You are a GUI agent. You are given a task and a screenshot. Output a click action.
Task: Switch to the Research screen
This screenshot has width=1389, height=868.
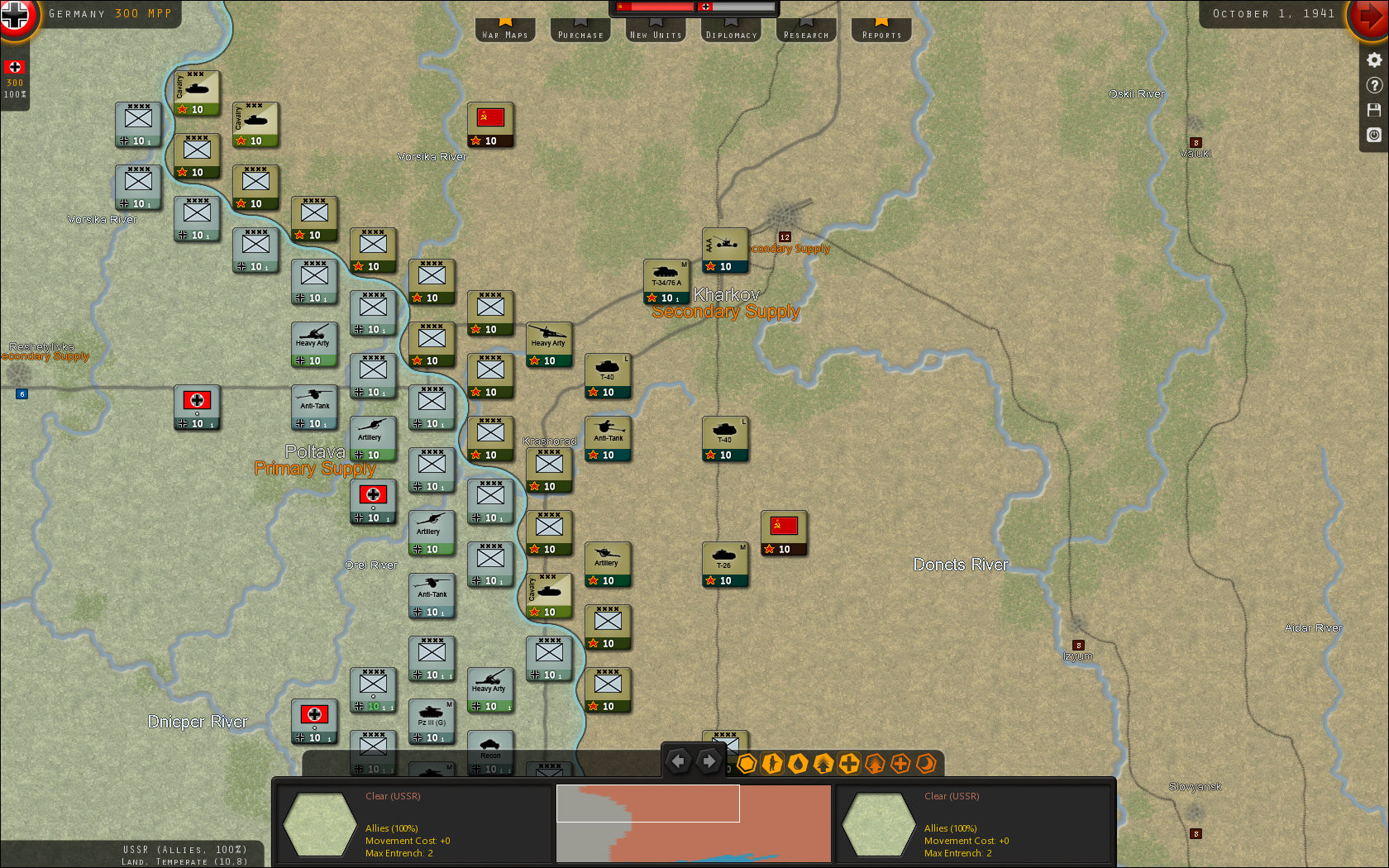(805, 31)
